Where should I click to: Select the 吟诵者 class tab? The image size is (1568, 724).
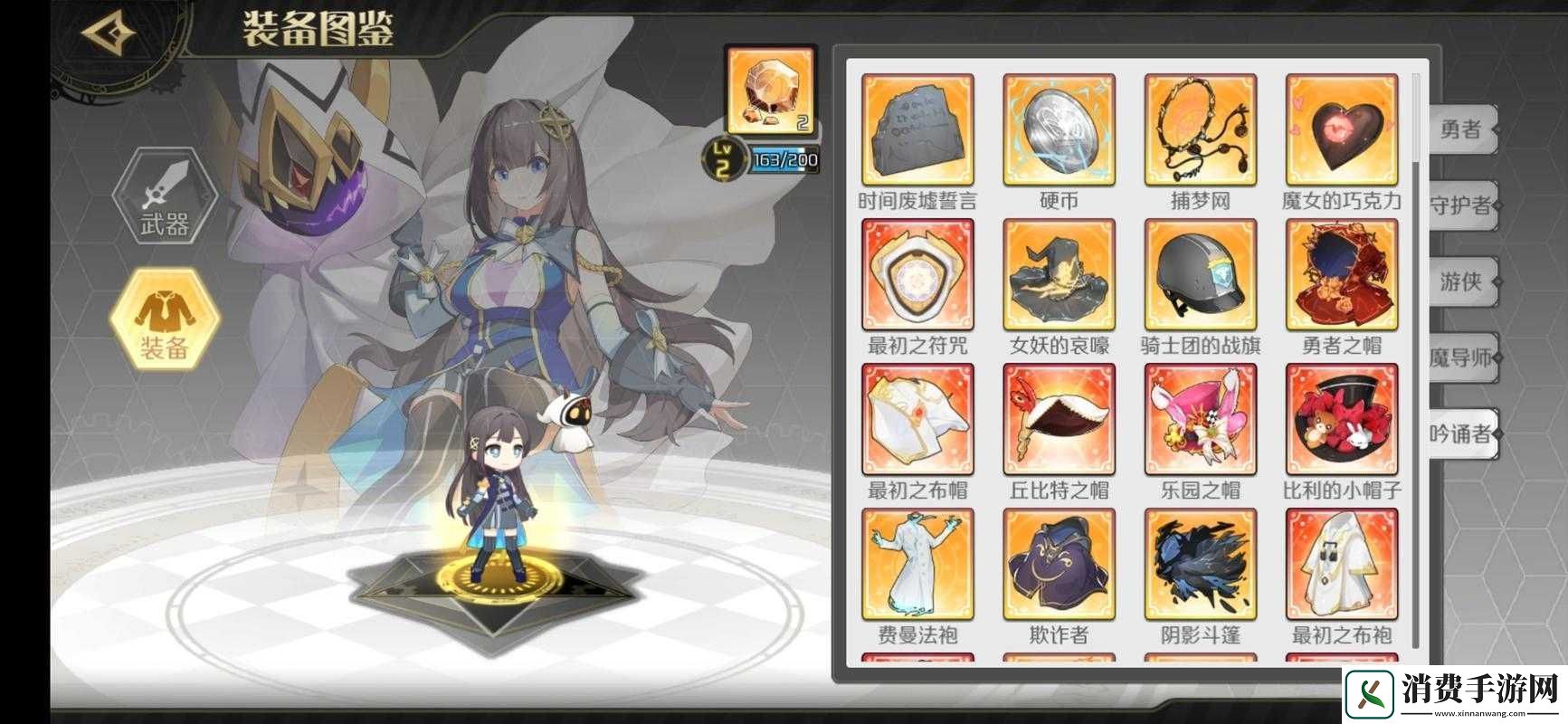[x=1460, y=434]
